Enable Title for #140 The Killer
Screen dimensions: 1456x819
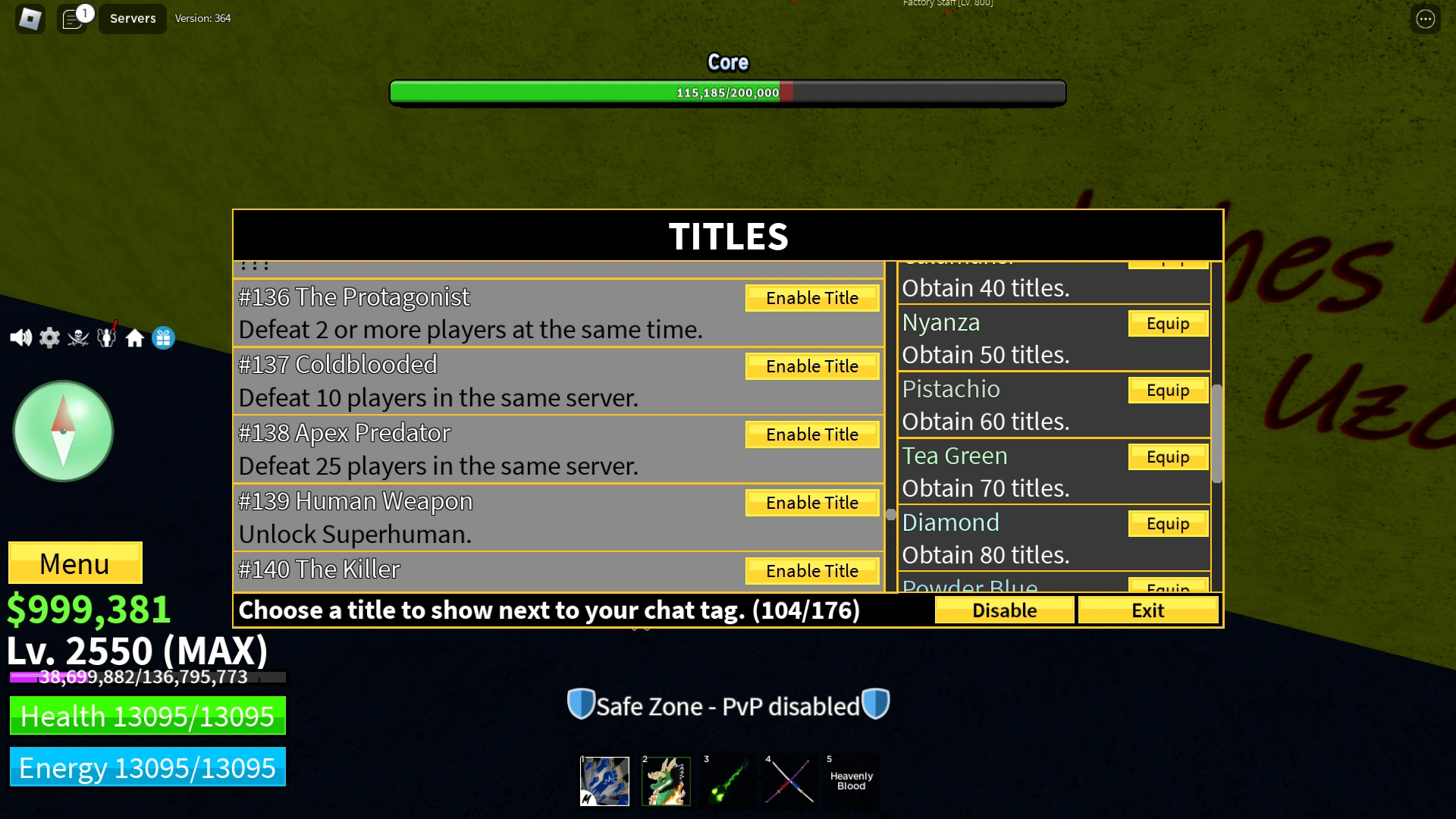(811, 570)
